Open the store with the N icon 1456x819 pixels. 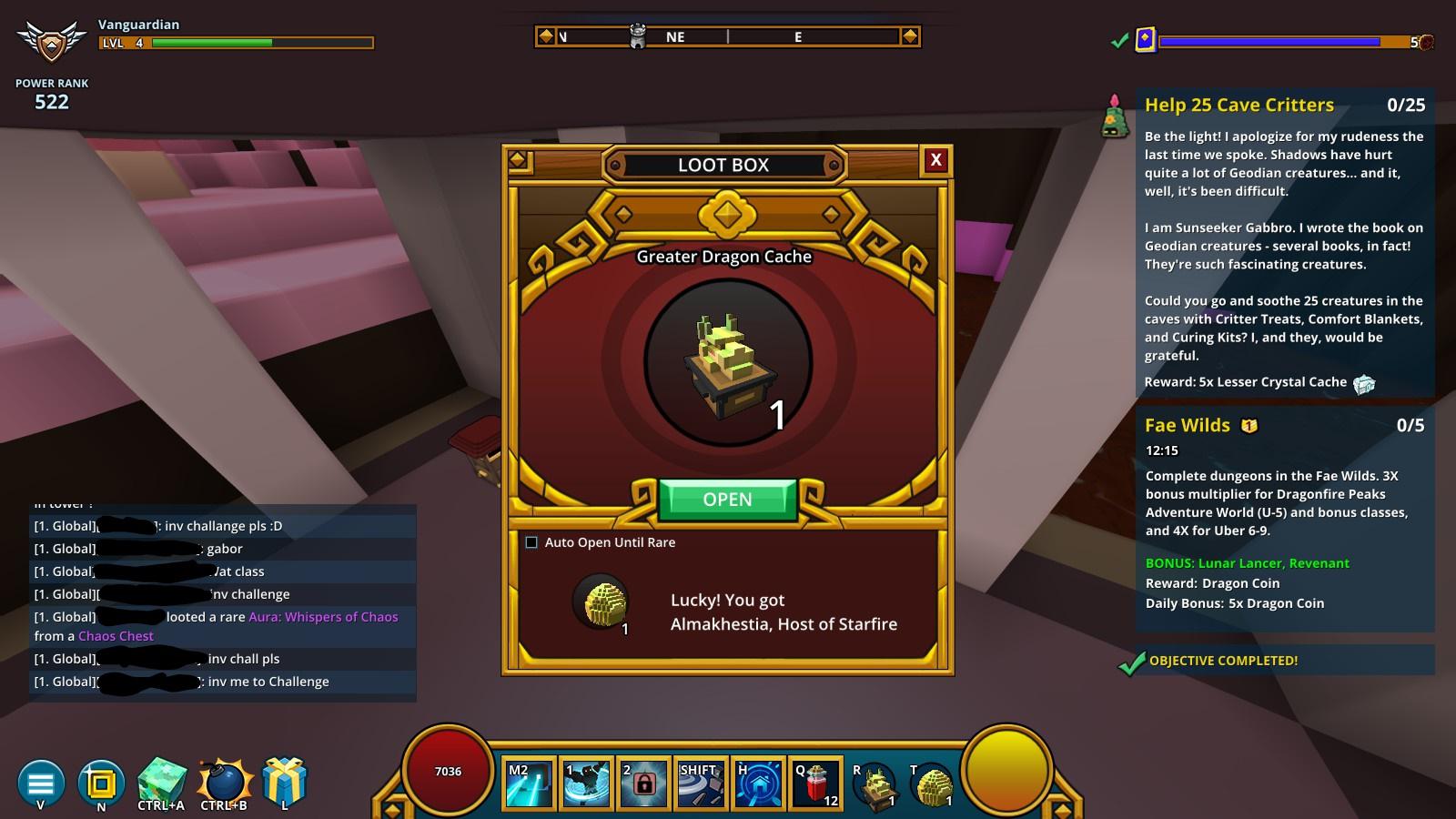(x=100, y=783)
